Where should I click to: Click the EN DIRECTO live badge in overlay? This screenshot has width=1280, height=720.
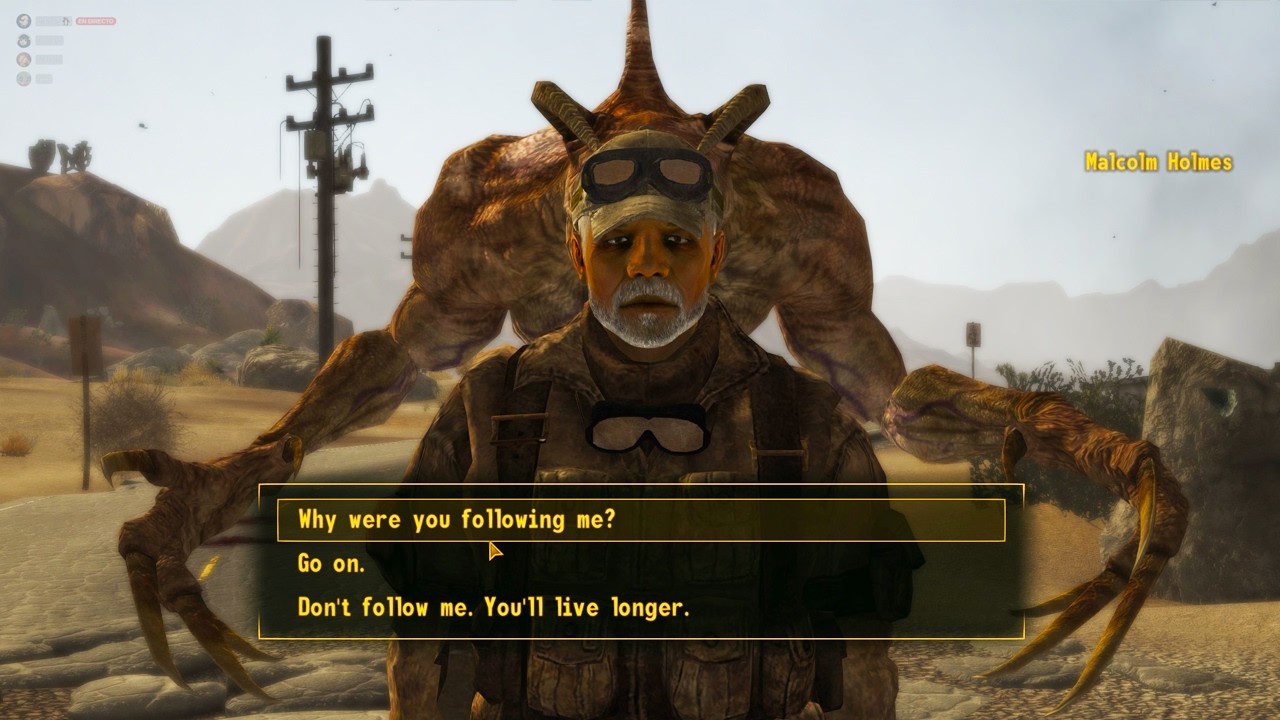click(96, 21)
